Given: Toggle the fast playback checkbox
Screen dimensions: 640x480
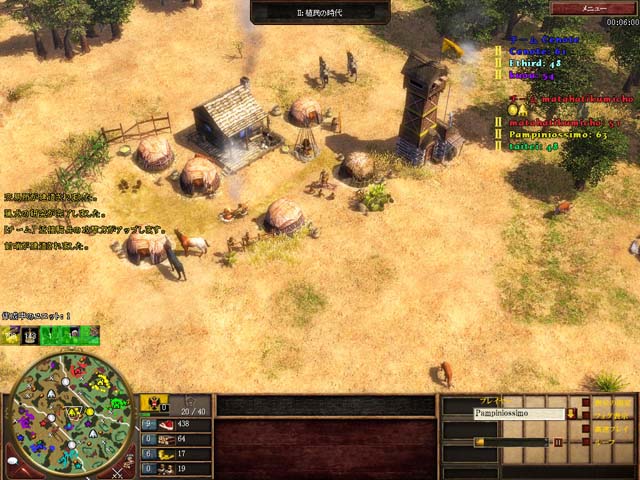Looking at the screenshot, I should tap(586, 428).
